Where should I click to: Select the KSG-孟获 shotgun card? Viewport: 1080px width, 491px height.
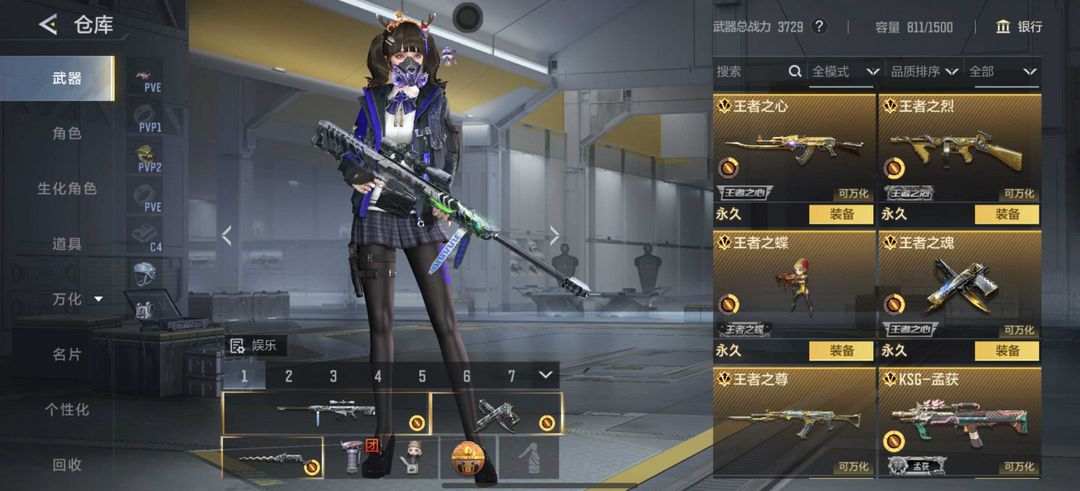[959, 422]
